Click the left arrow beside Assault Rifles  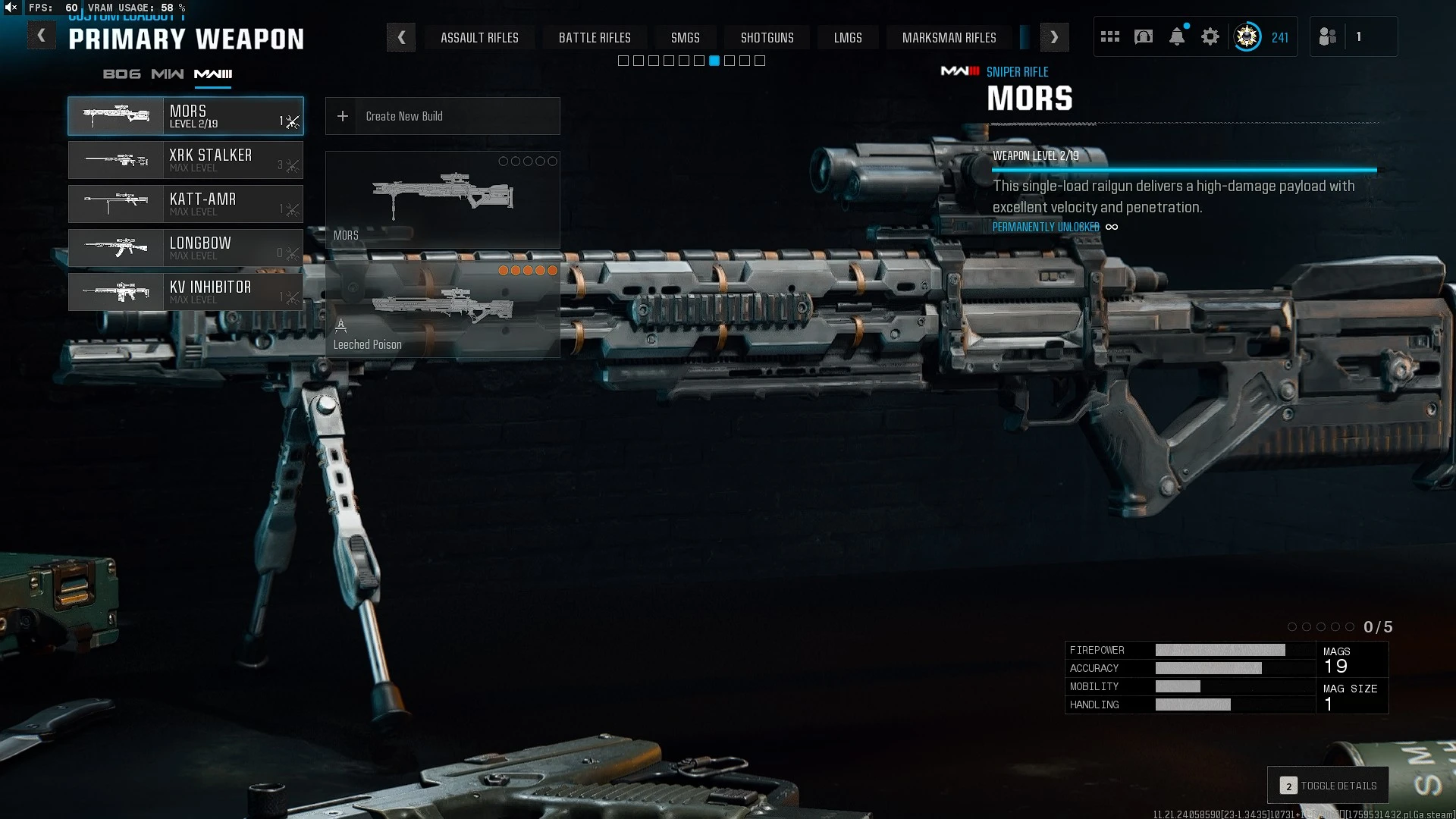click(x=401, y=37)
